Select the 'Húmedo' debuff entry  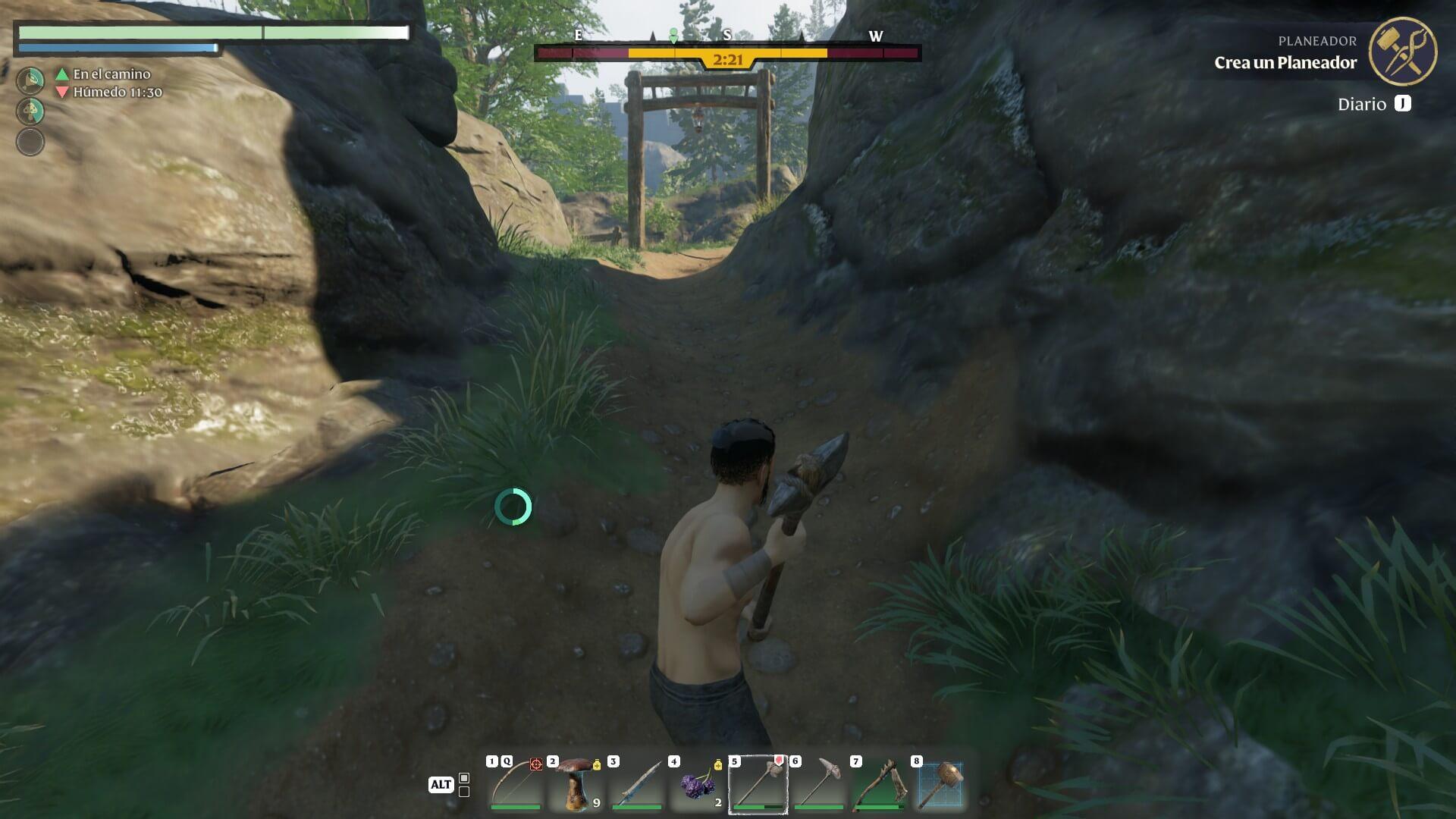116,93
